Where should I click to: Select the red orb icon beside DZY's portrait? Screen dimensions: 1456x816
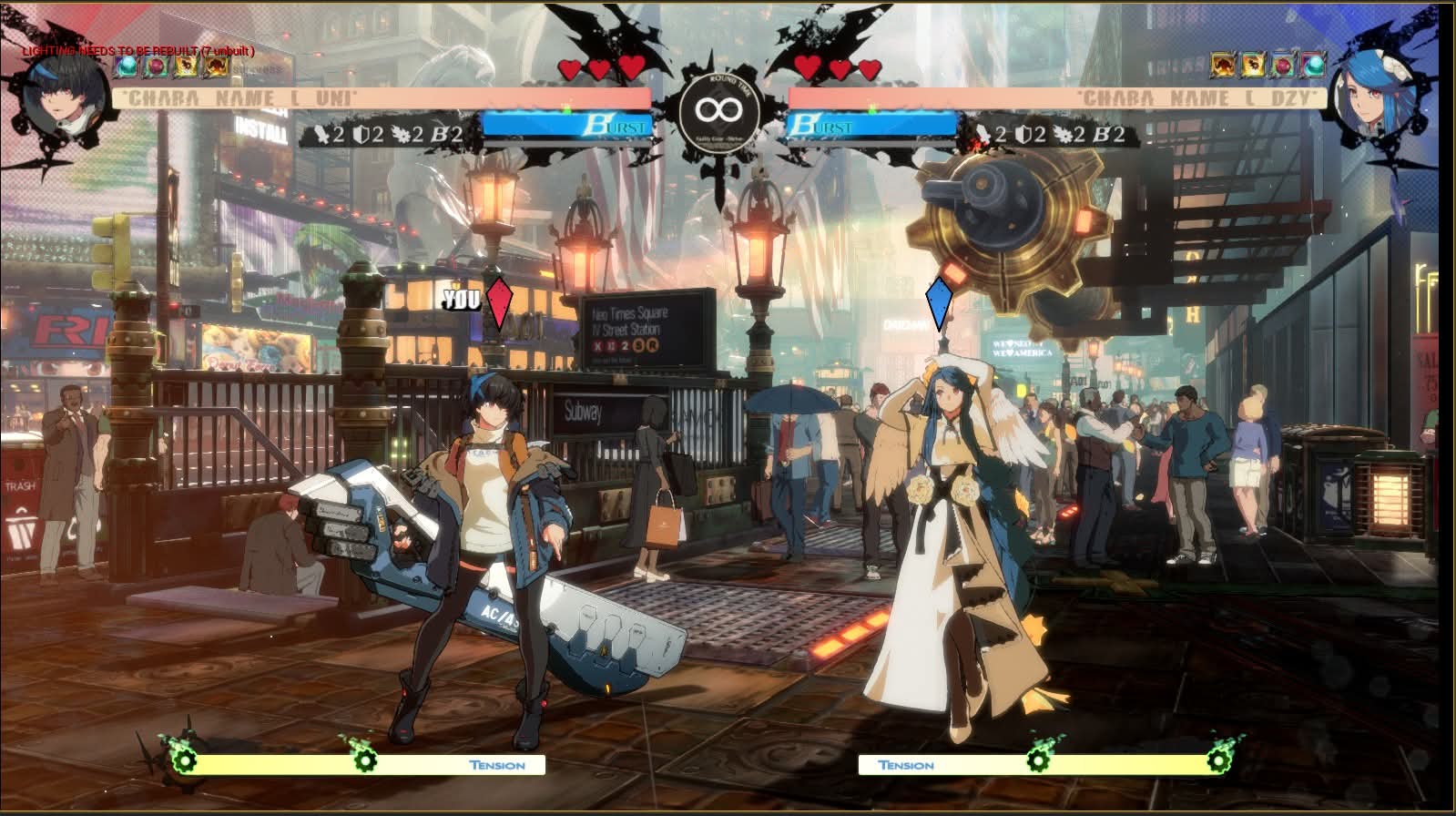1283,65
